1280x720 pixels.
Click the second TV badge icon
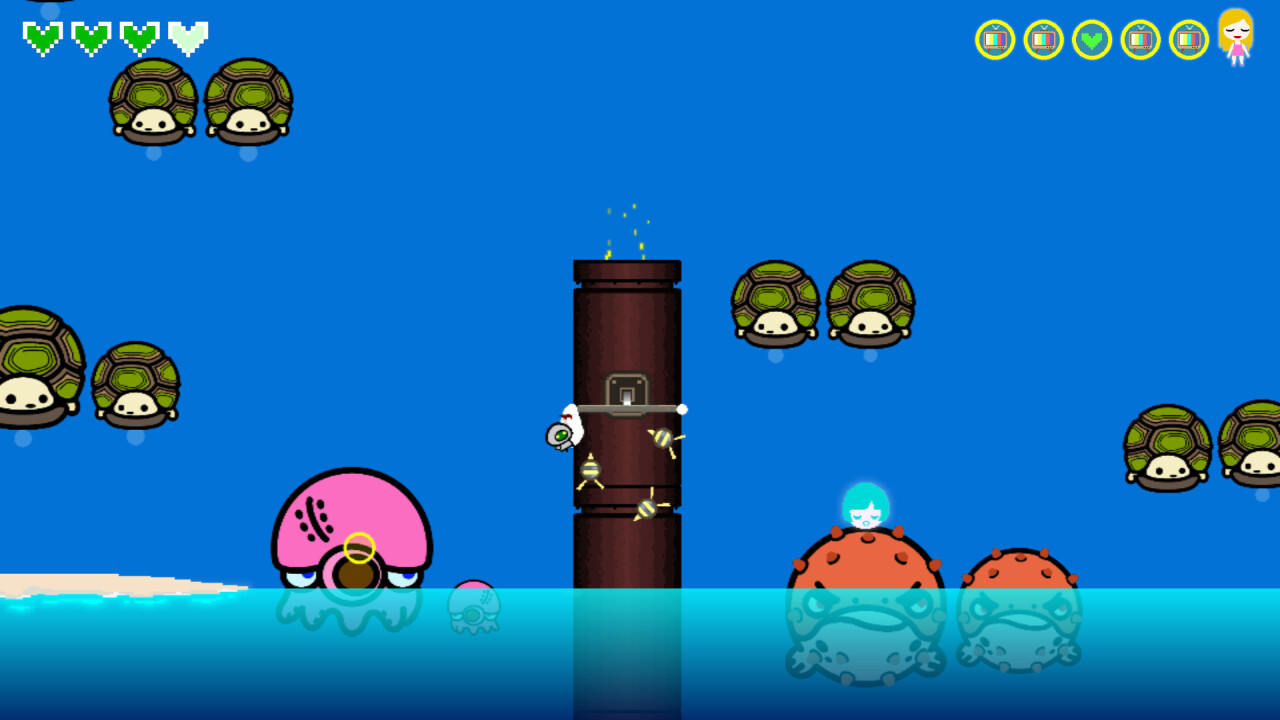(x=1043, y=40)
